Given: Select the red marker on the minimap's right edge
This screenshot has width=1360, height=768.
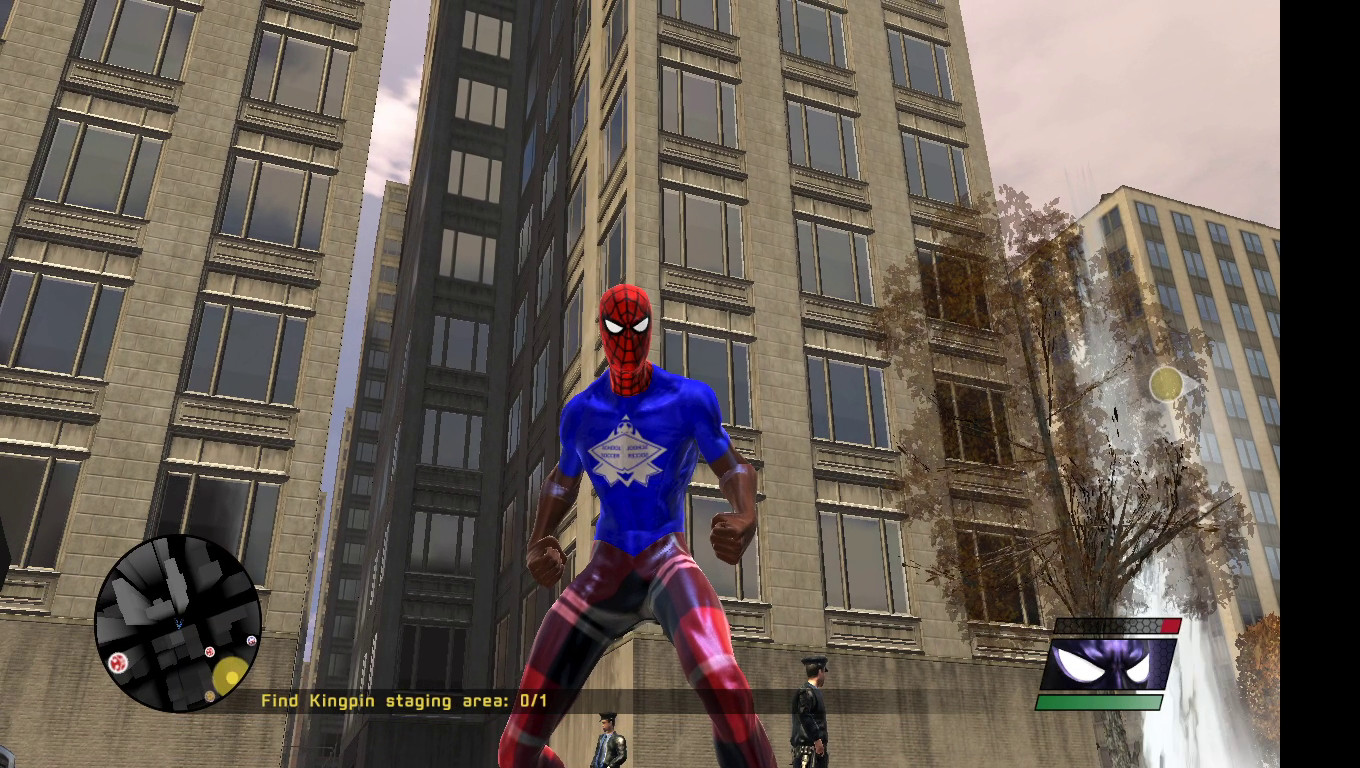Looking at the screenshot, I should [x=251, y=642].
